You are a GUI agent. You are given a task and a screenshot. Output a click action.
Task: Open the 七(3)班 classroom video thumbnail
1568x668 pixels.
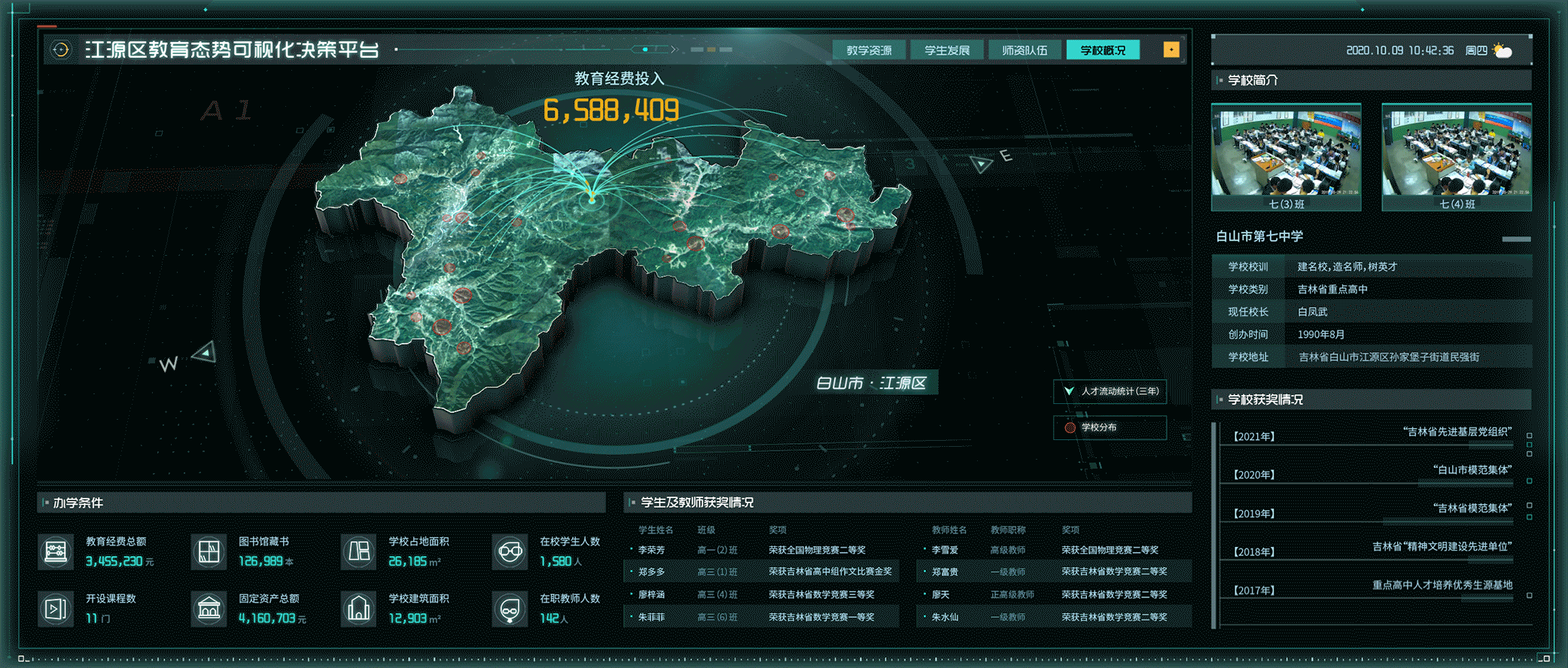pyautogui.click(x=1284, y=153)
